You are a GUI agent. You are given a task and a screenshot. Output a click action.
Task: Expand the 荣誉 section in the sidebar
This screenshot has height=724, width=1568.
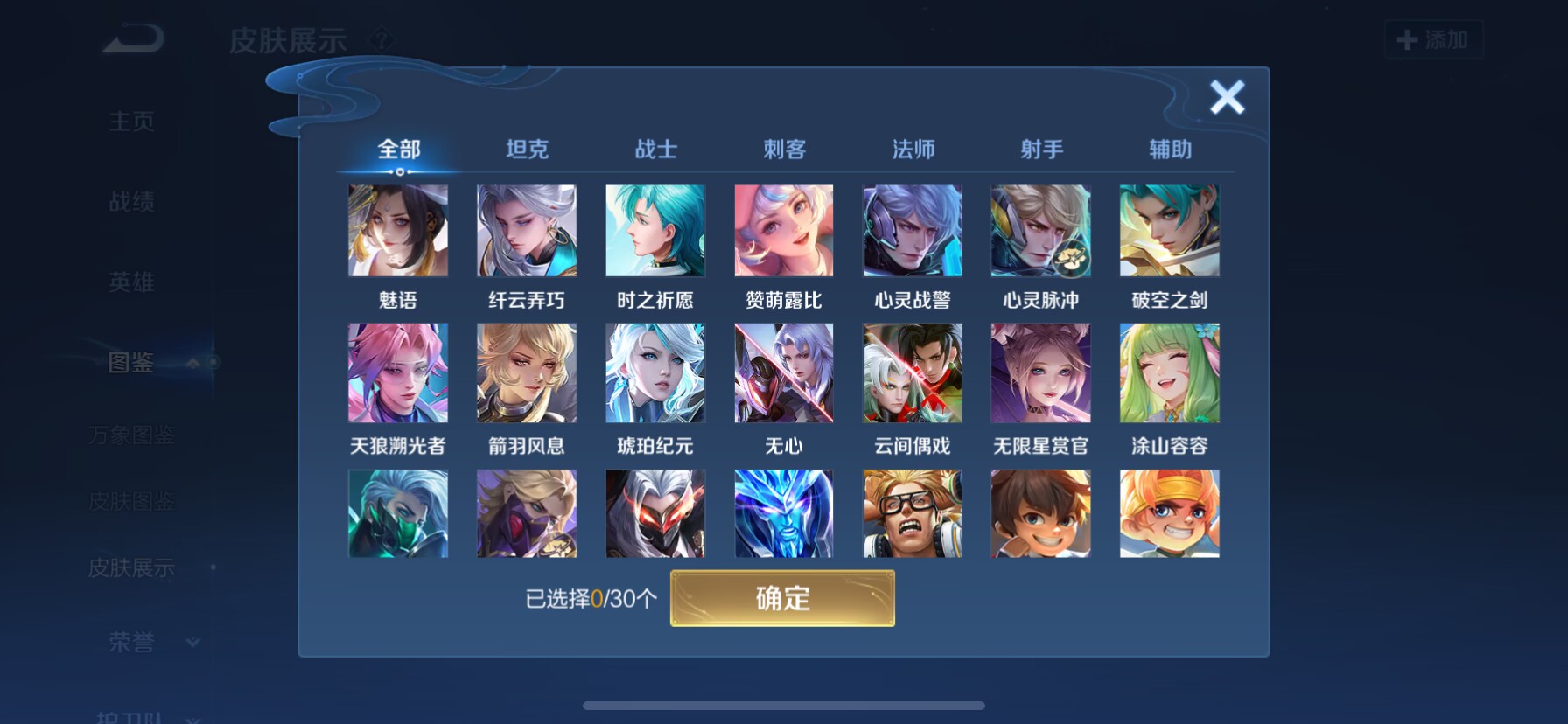(x=192, y=643)
